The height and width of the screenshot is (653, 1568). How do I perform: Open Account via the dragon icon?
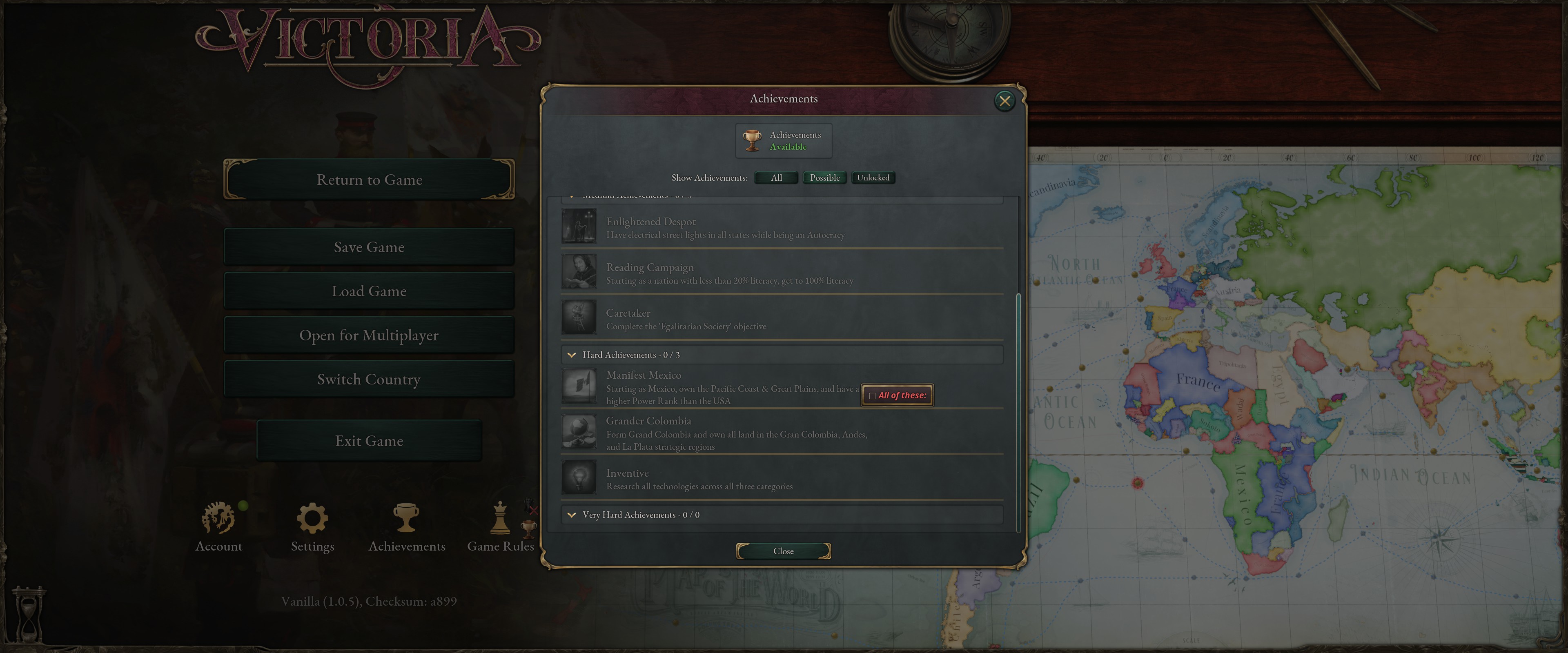tap(218, 518)
